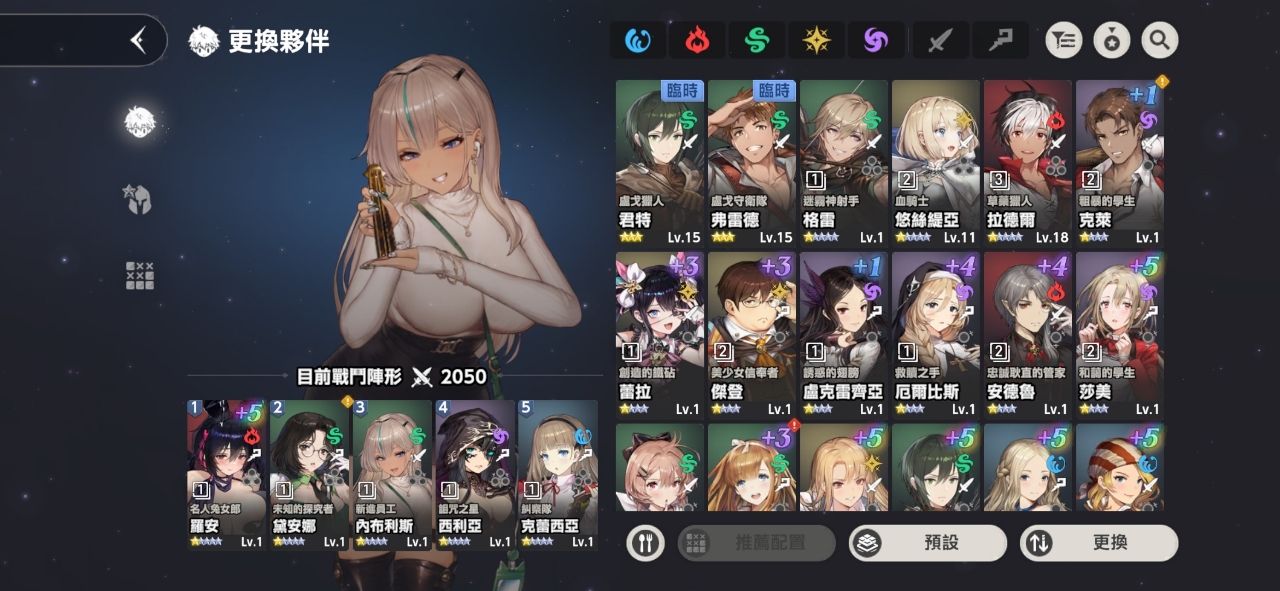1280x591 pixels.
Task: Open the search magnifier button
Action: [x=1160, y=40]
